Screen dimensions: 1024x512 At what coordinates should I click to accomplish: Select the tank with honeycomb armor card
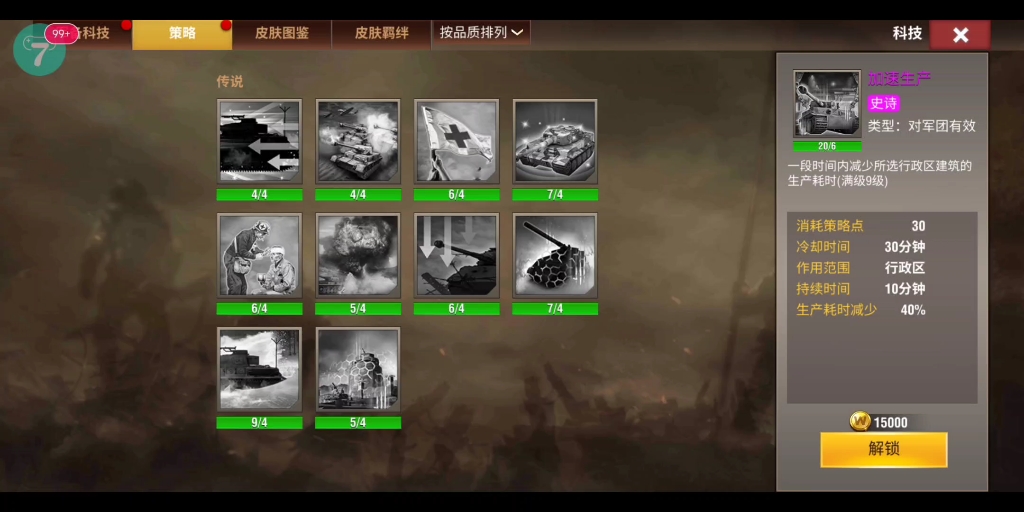(555, 254)
